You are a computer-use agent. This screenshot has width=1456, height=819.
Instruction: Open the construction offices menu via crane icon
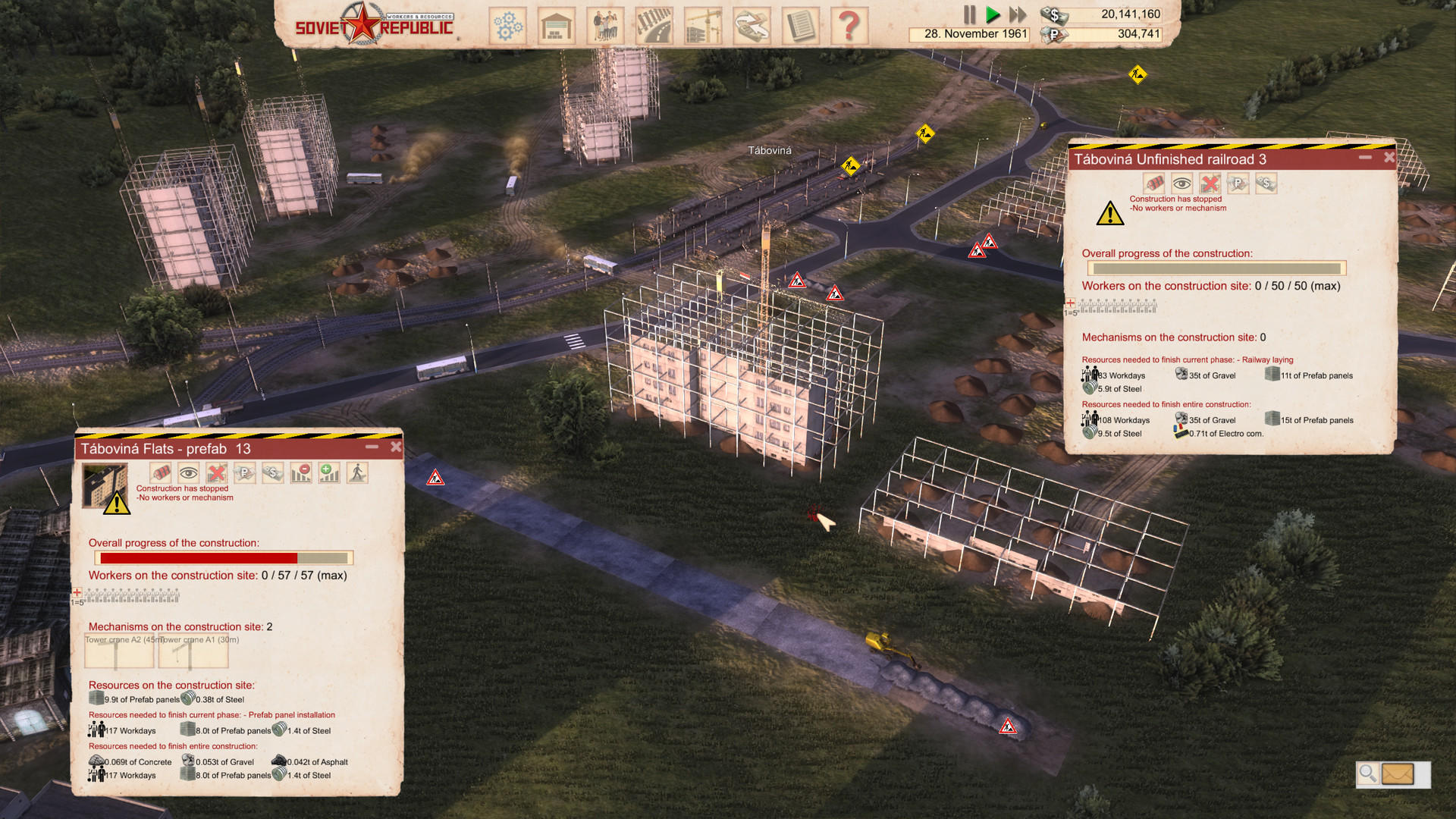pyautogui.click(x=702, y=25)
